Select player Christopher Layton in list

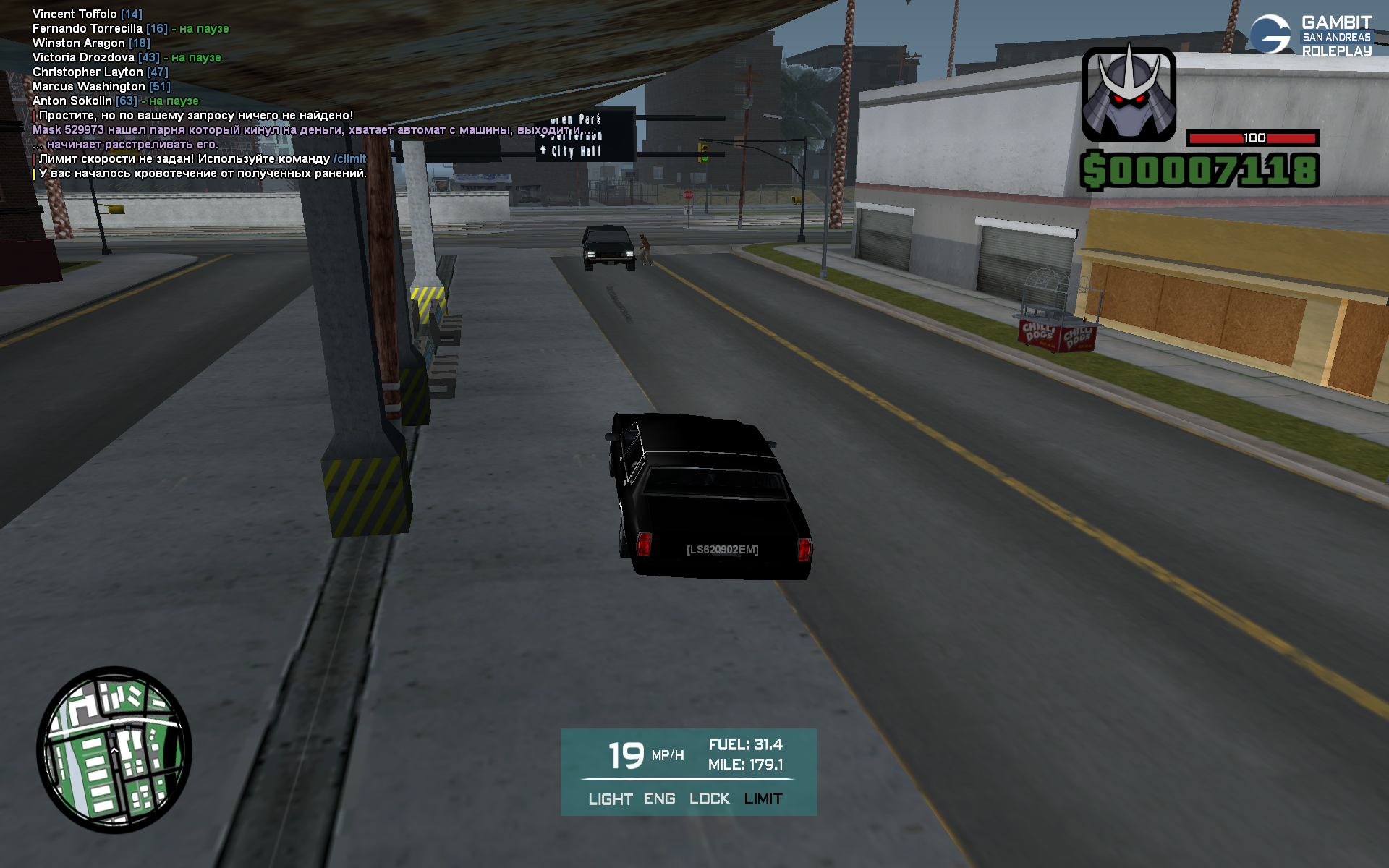click(88, 72)
